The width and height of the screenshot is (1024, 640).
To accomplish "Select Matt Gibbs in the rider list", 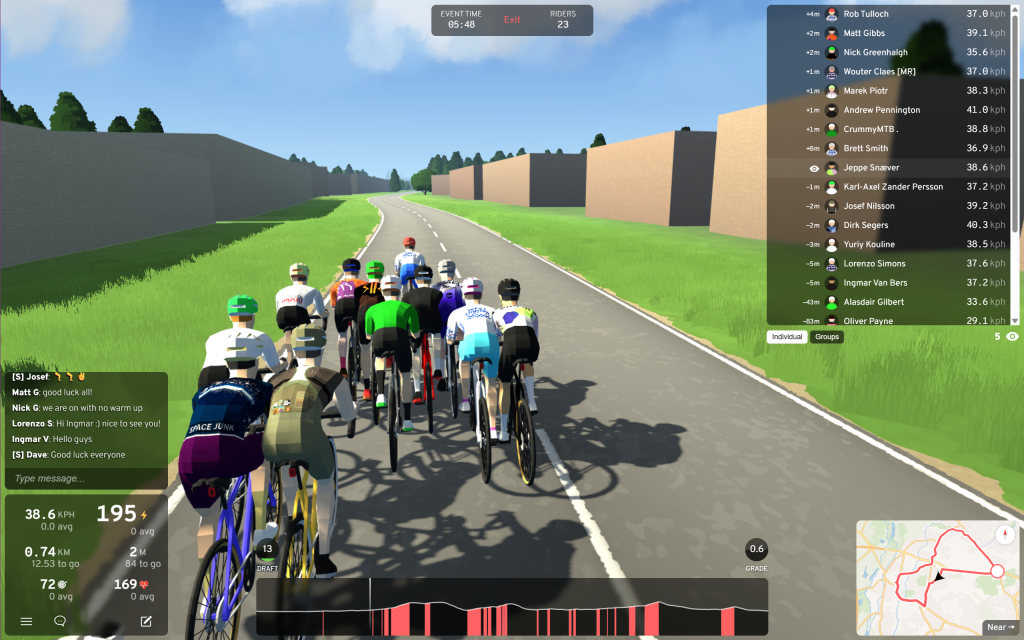I will (863, 33).
